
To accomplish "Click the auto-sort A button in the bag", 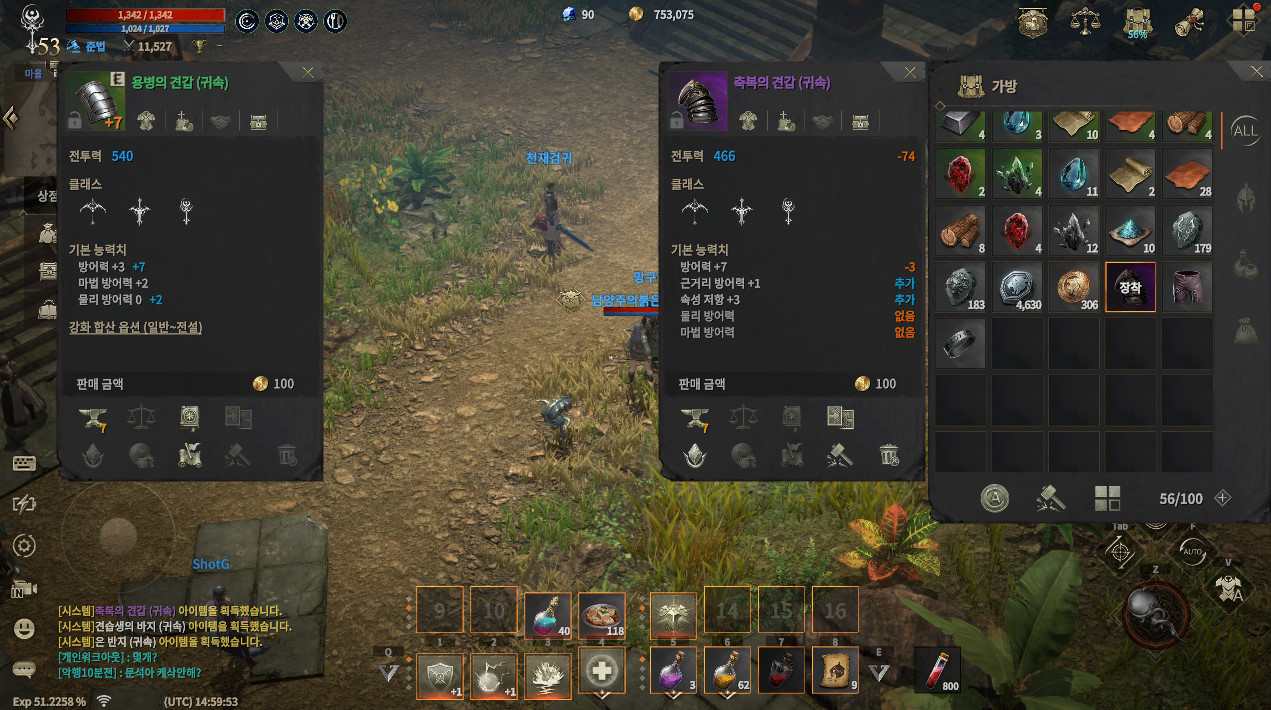I will (x=994, y=498).
